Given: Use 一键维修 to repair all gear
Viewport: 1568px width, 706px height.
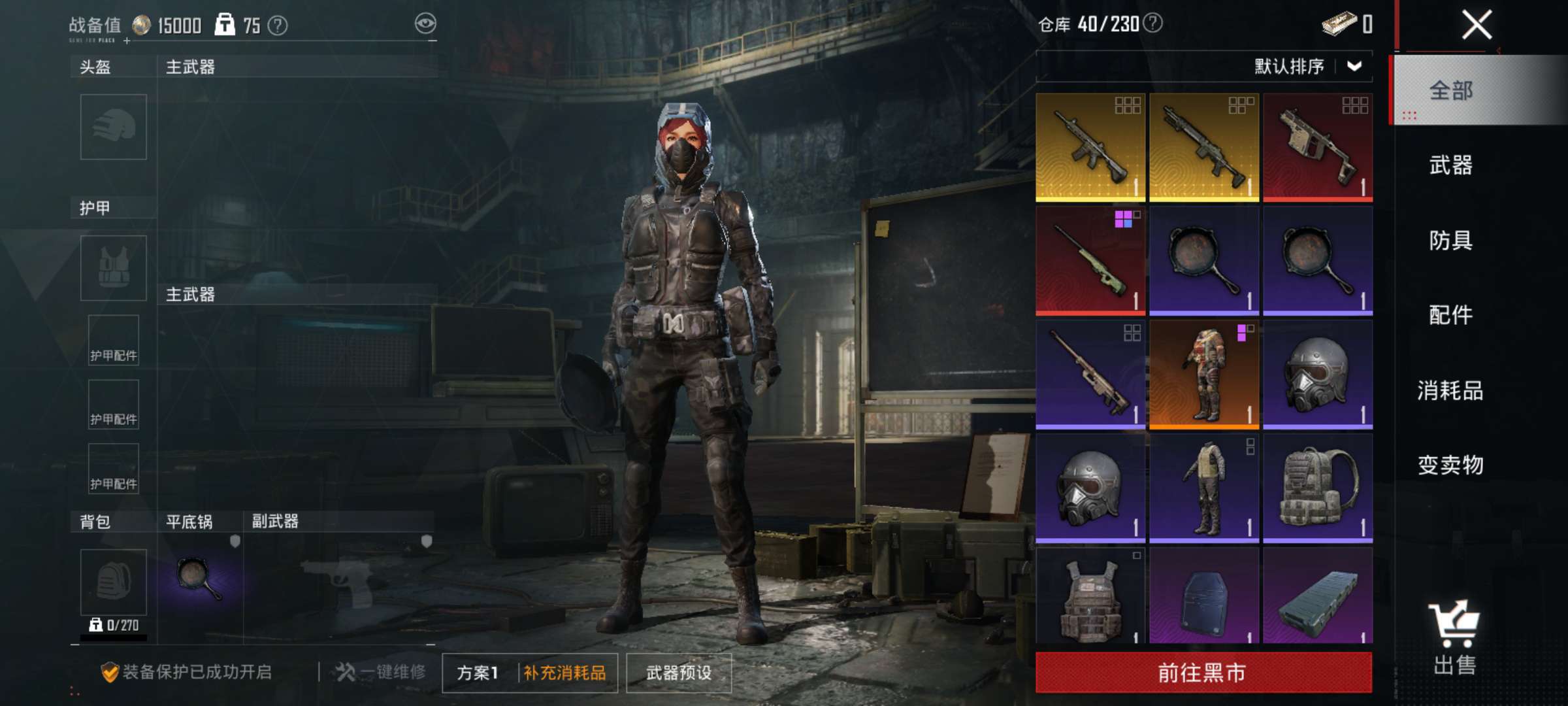Looking at the screenshot, I should pos(381,672).
